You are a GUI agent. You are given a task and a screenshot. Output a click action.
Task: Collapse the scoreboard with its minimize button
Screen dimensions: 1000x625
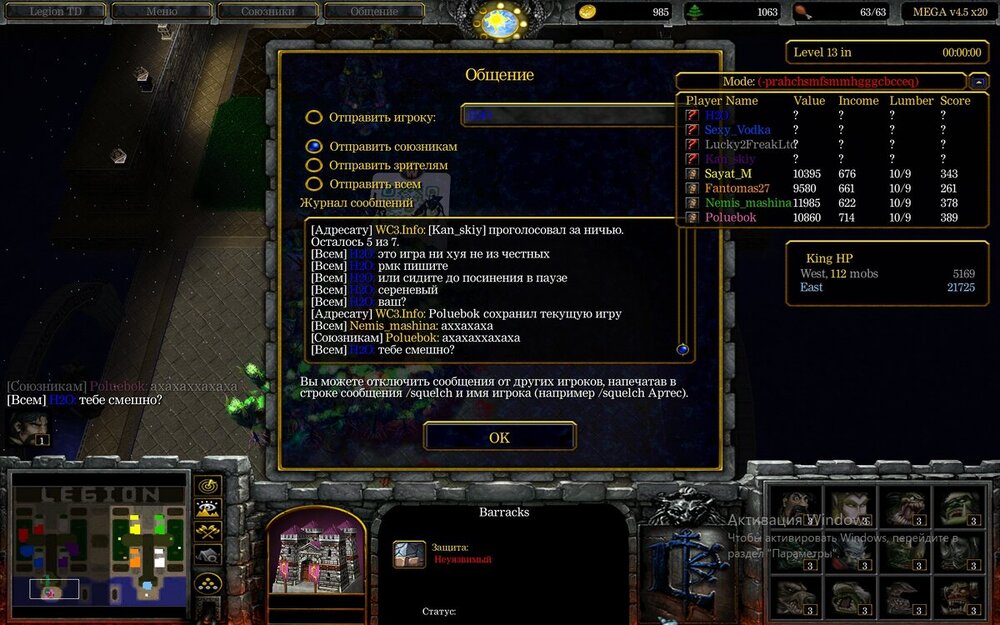click(x=980, y=82)
